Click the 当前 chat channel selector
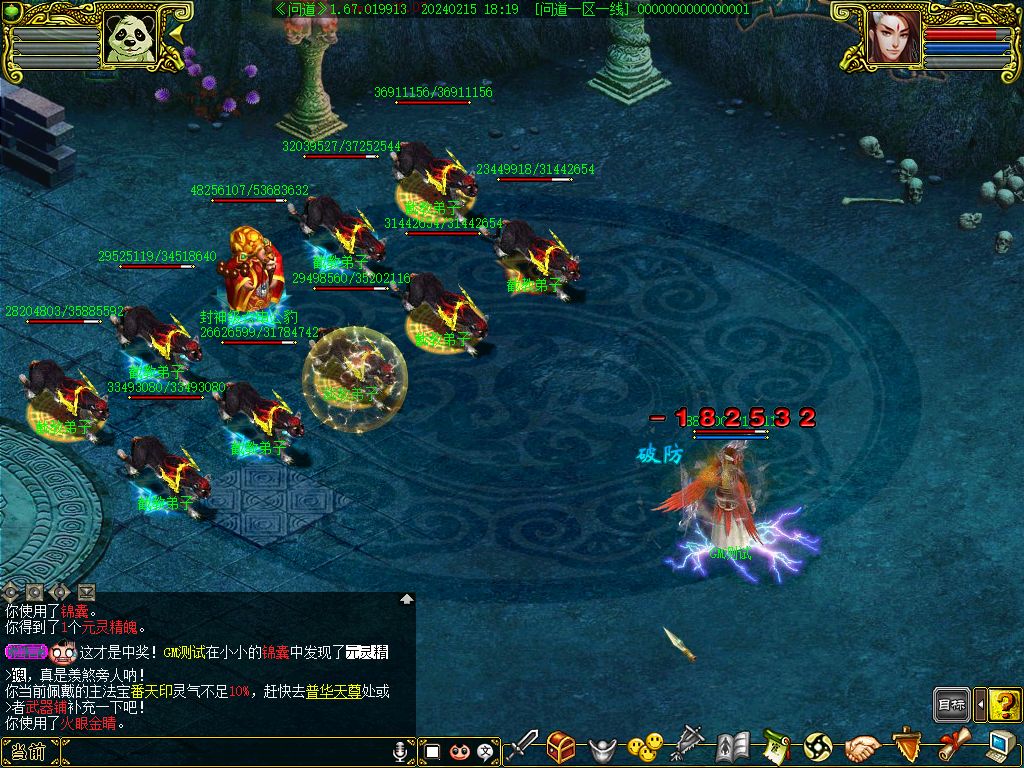Viewport: 1024px width, 768px height. pyautogui.click(x=30, y=752)
